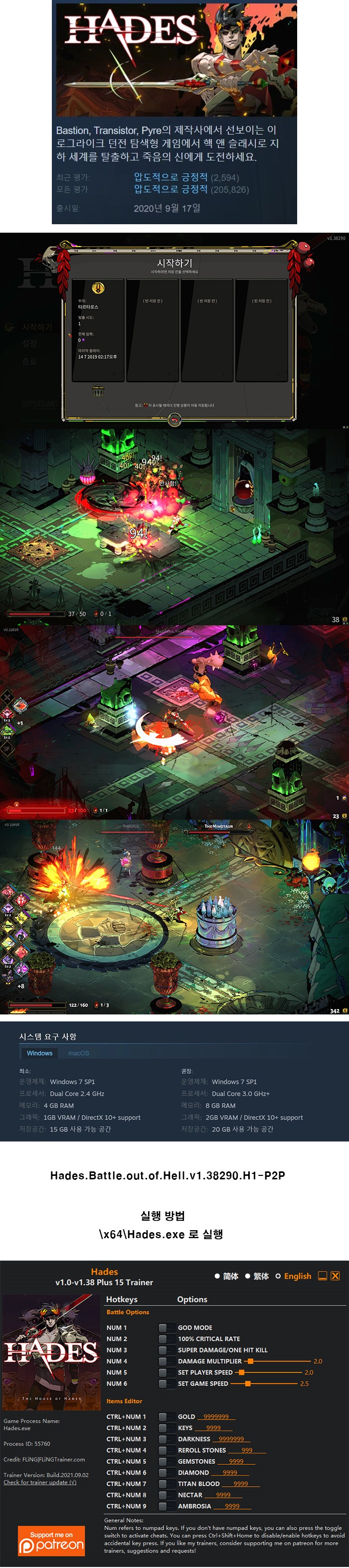Screen dimensions: 349x1568
Task: Turn on SUPER DAMAGE/ONE HIT KILL
Action: coord(163,1349)
